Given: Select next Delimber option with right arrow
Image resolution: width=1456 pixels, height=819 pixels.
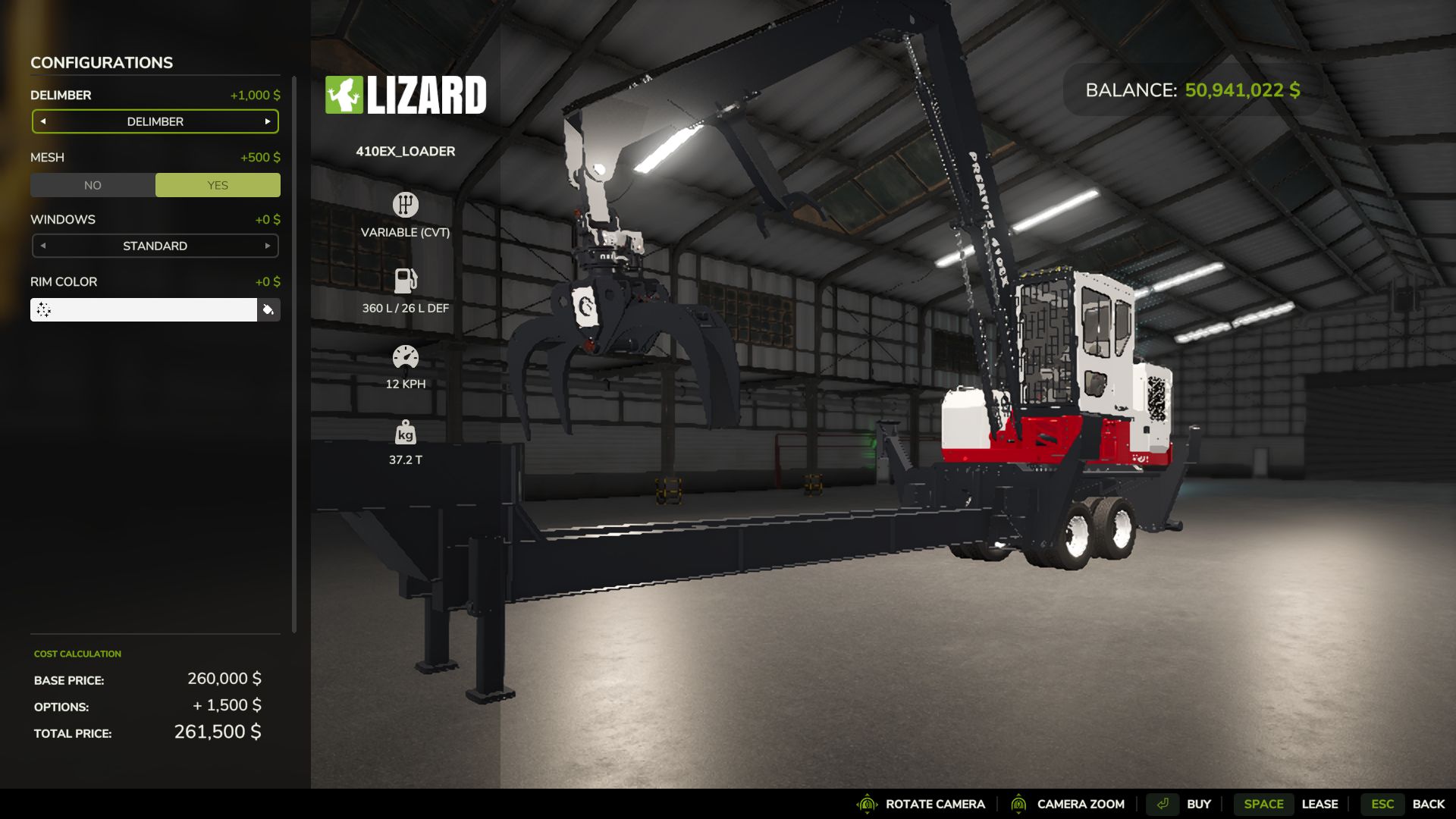Looking at the screenshot, I should pyautogui.click(x=268, y=121).
